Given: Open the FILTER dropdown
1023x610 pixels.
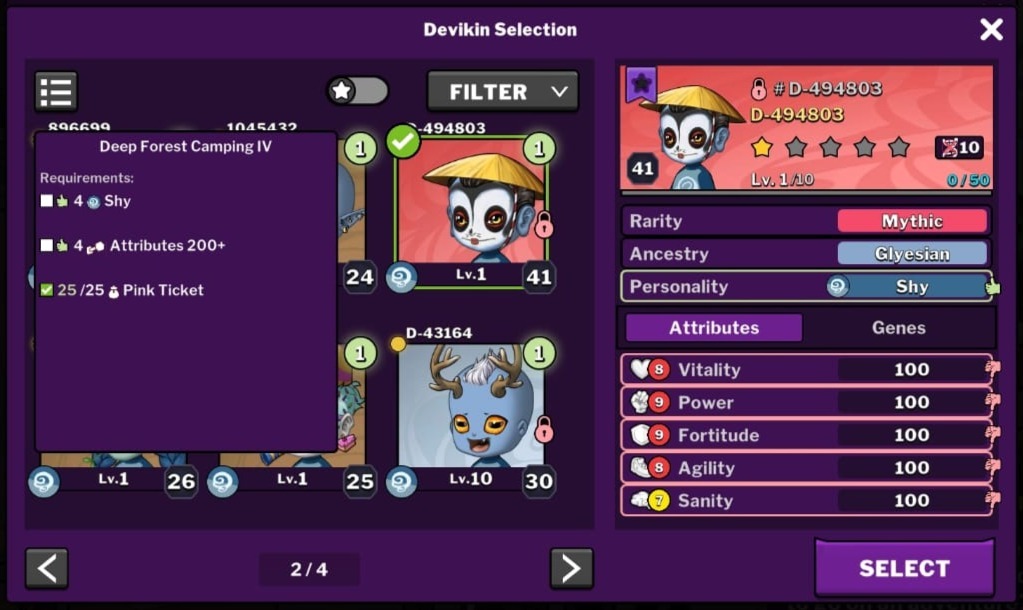Looking at the screenshot, I should pos(503,92).
